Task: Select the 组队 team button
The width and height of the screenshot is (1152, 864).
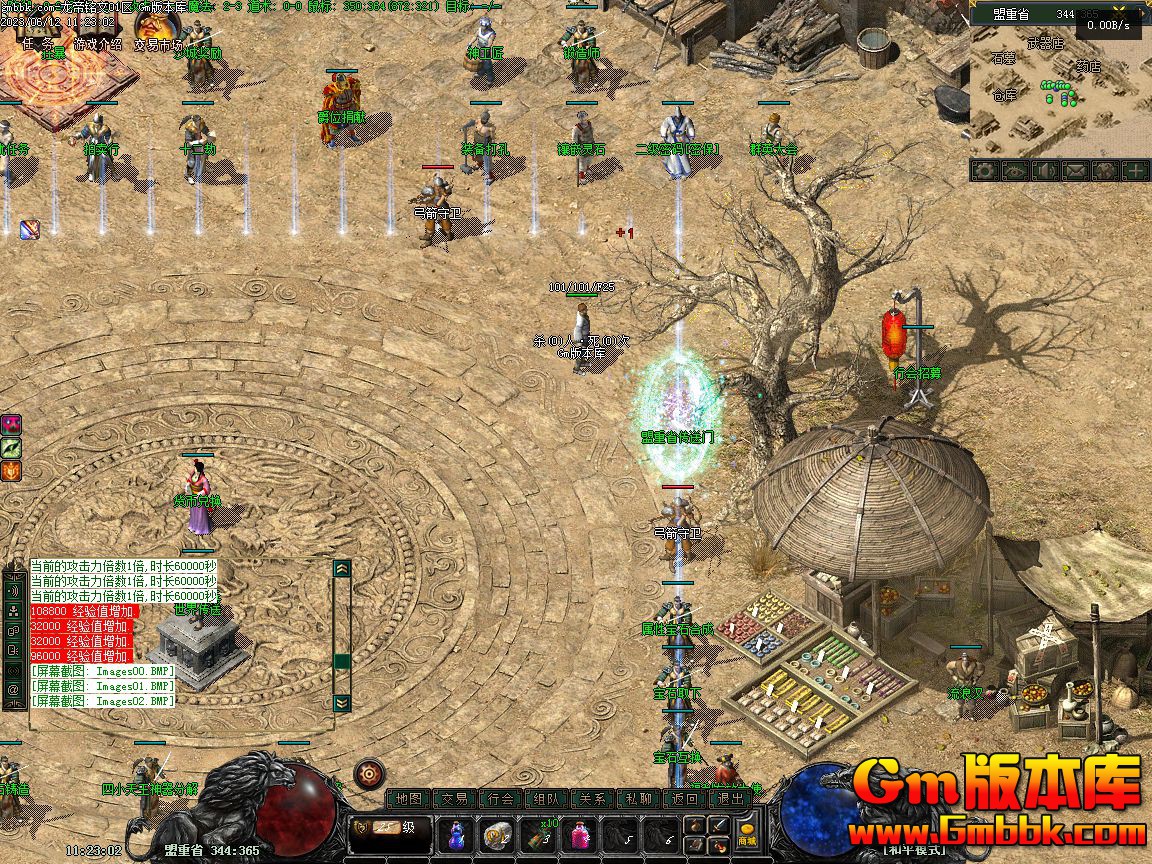Action: (x=547, y=799)
